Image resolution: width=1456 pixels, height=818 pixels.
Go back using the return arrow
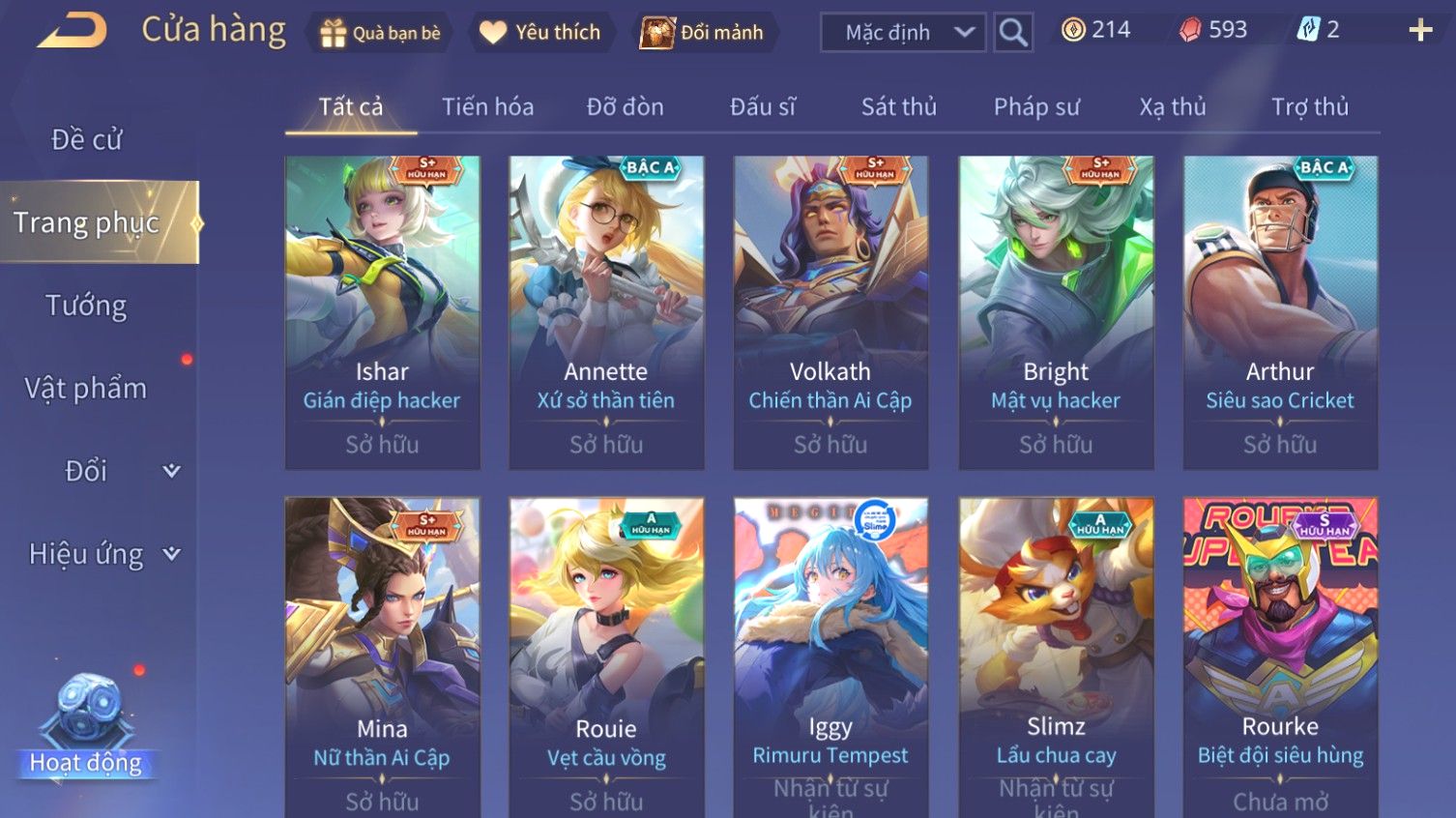[x=73, y=30]
